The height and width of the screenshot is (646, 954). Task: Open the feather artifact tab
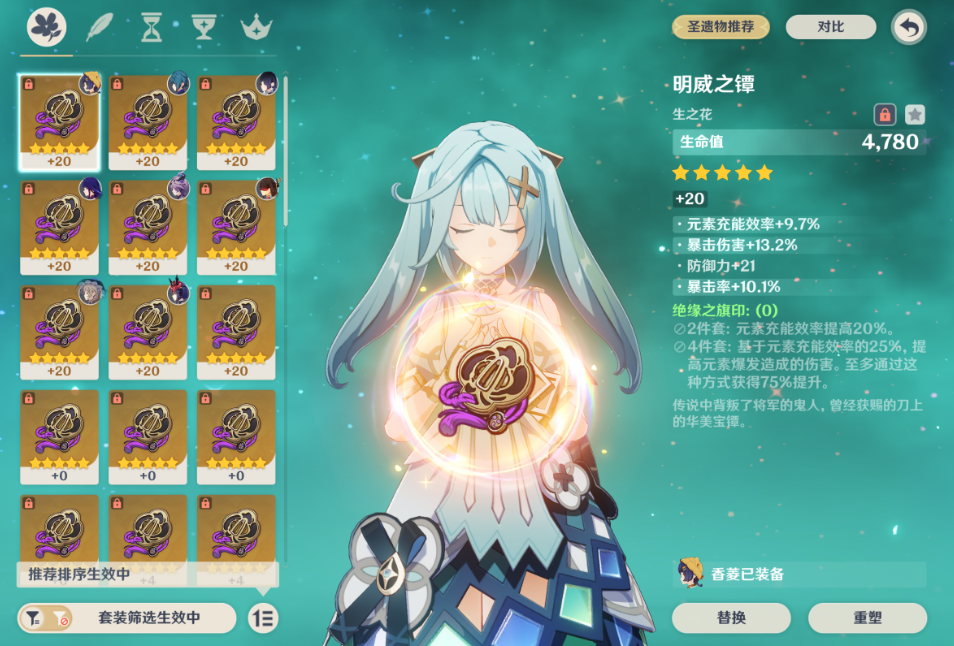100,28
